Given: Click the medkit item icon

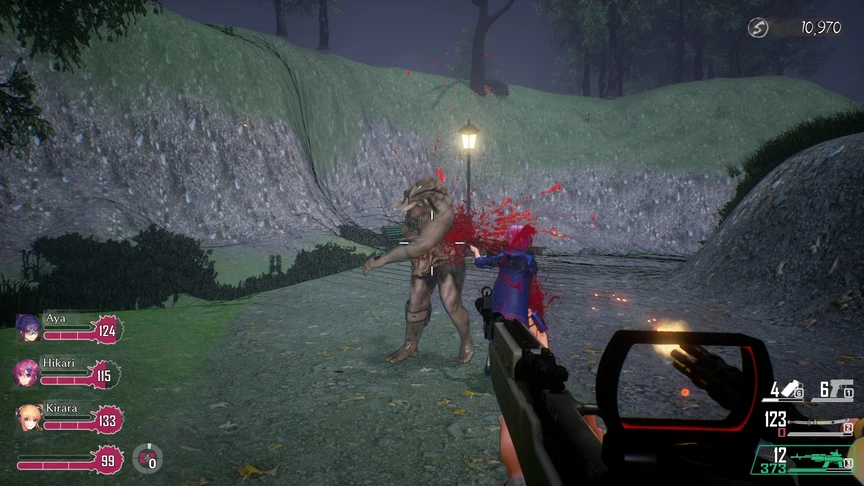Looking at the screenshot, I should click(x=147, y=458).
